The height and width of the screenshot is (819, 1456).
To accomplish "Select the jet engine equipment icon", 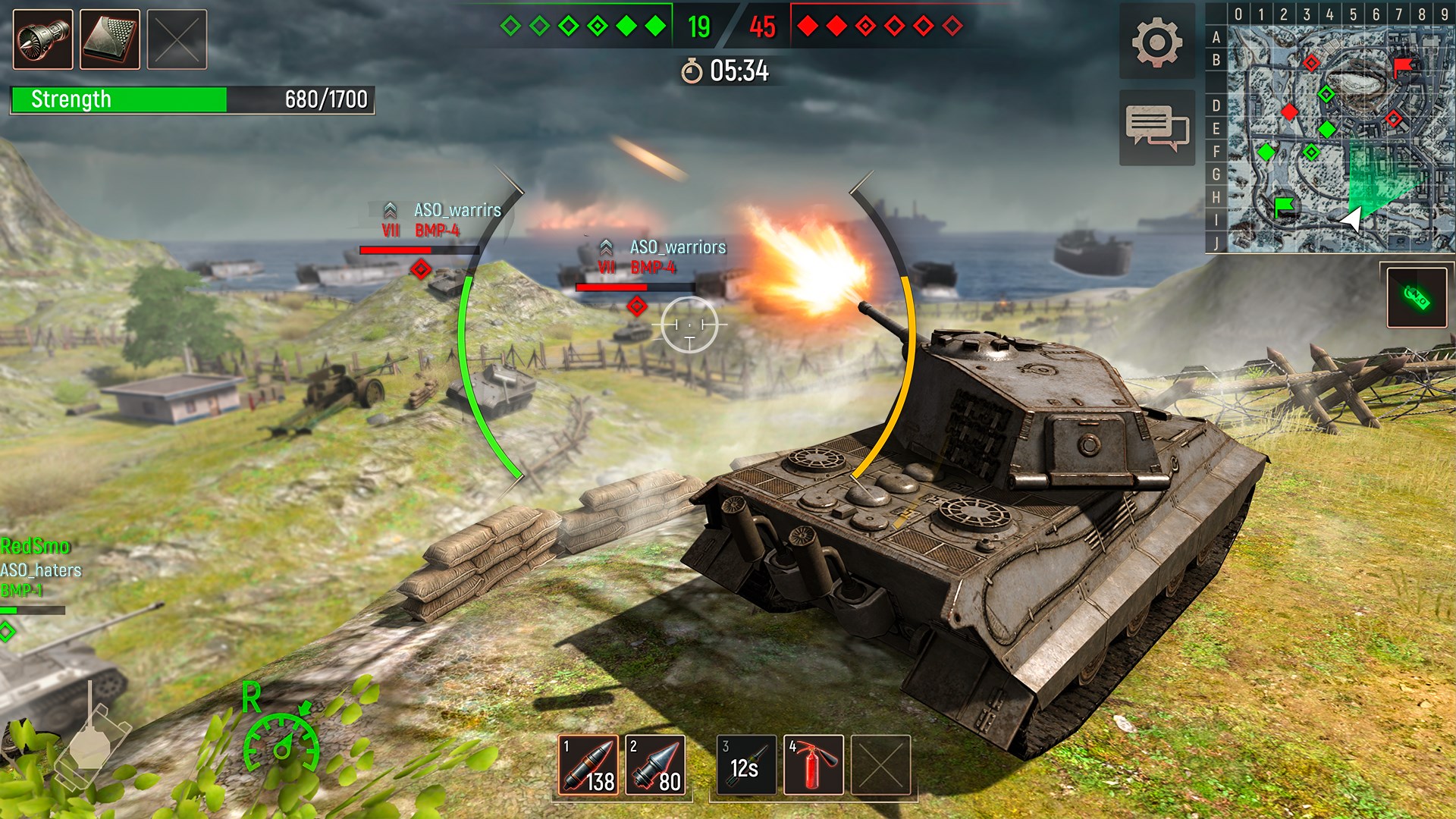I will (x=43, y=39).
